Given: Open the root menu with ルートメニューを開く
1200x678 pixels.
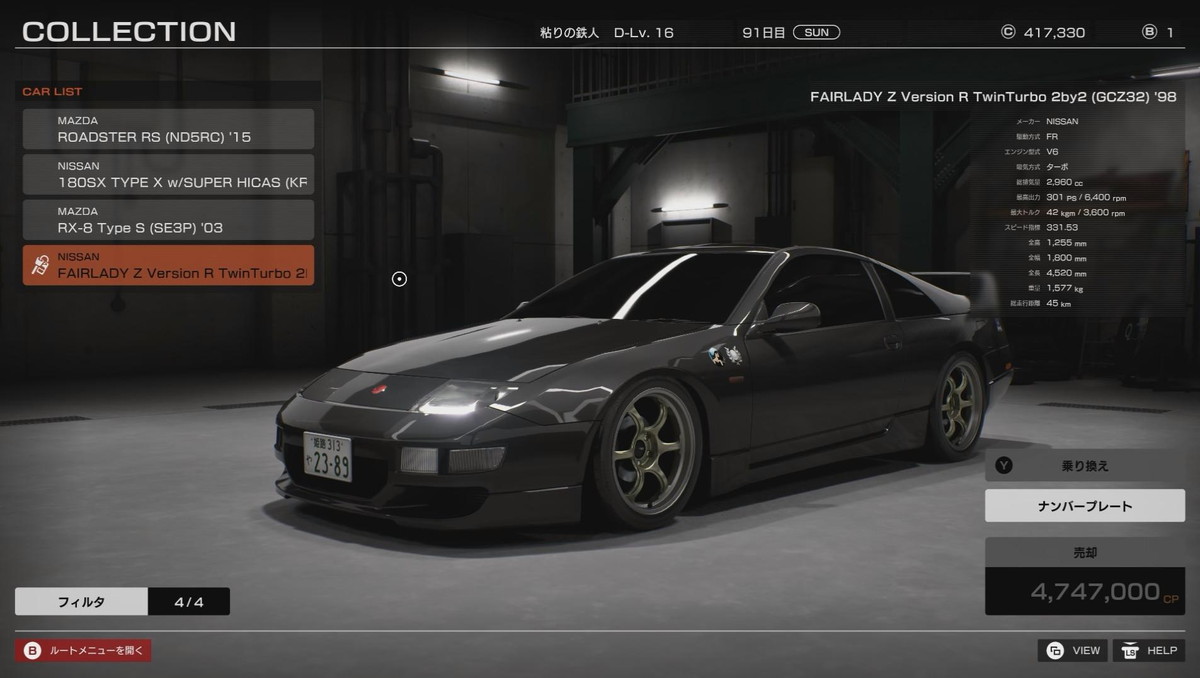Looking at the screenshot, I should [x=84, y=651].
